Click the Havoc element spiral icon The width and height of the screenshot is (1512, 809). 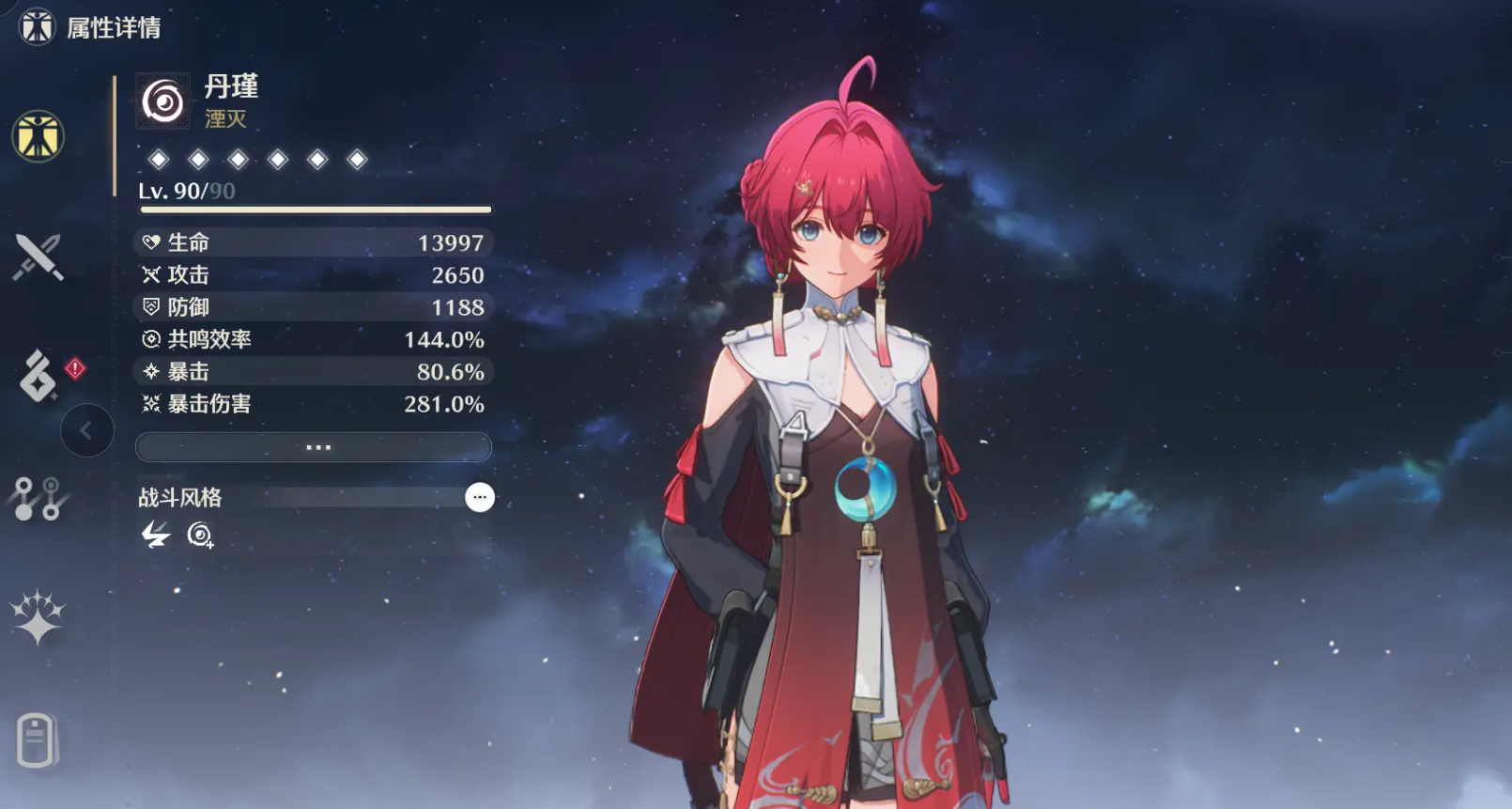point(163,101)
